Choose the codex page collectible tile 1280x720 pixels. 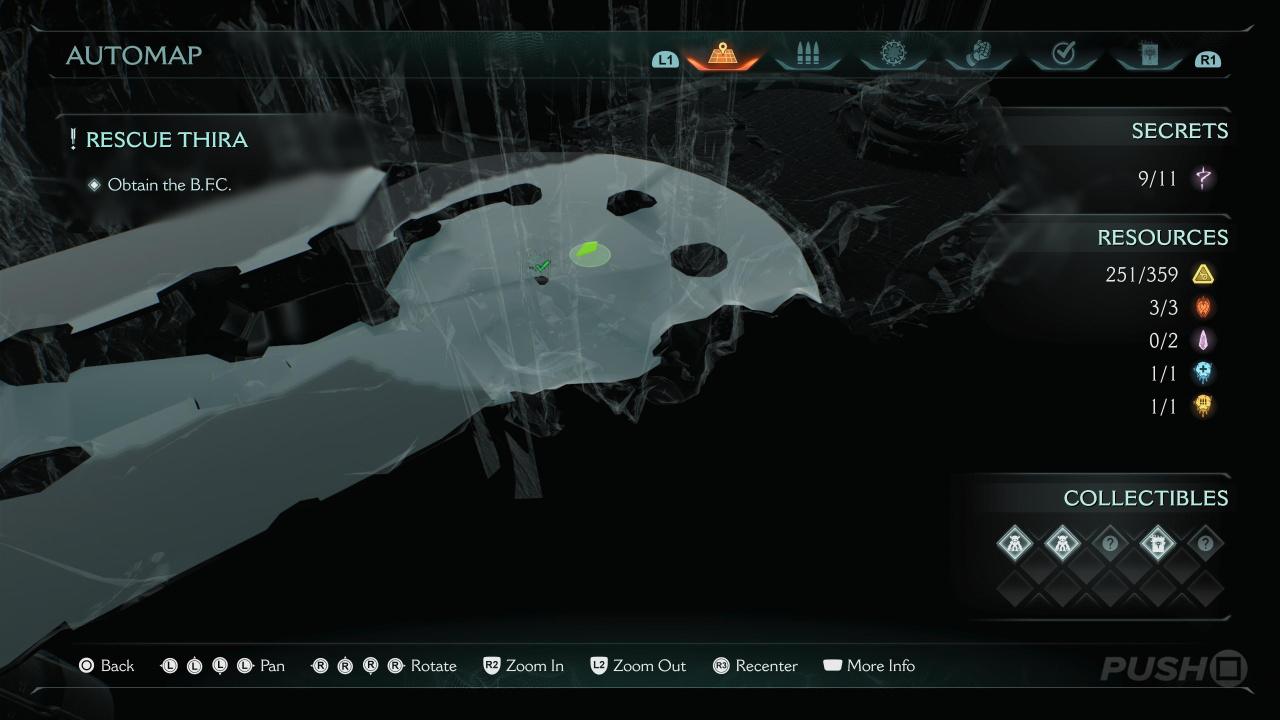(x=1158, y=544)
